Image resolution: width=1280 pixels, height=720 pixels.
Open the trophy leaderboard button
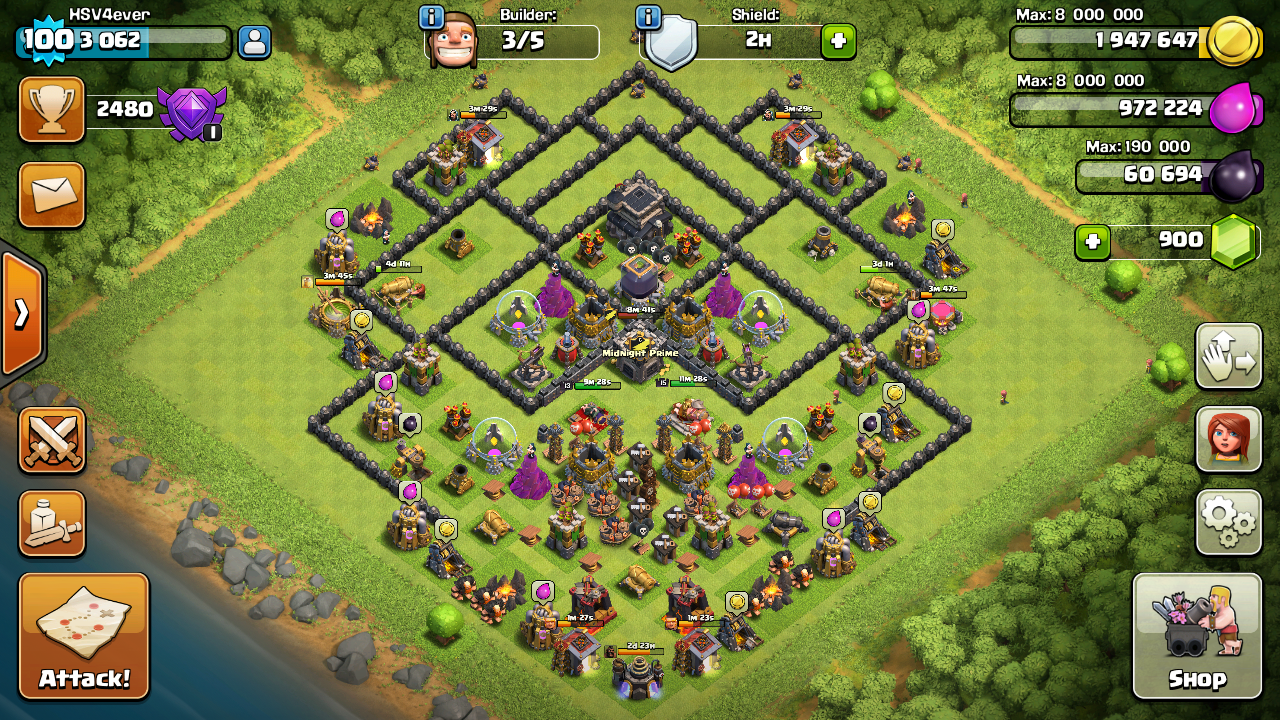[52, 110]
